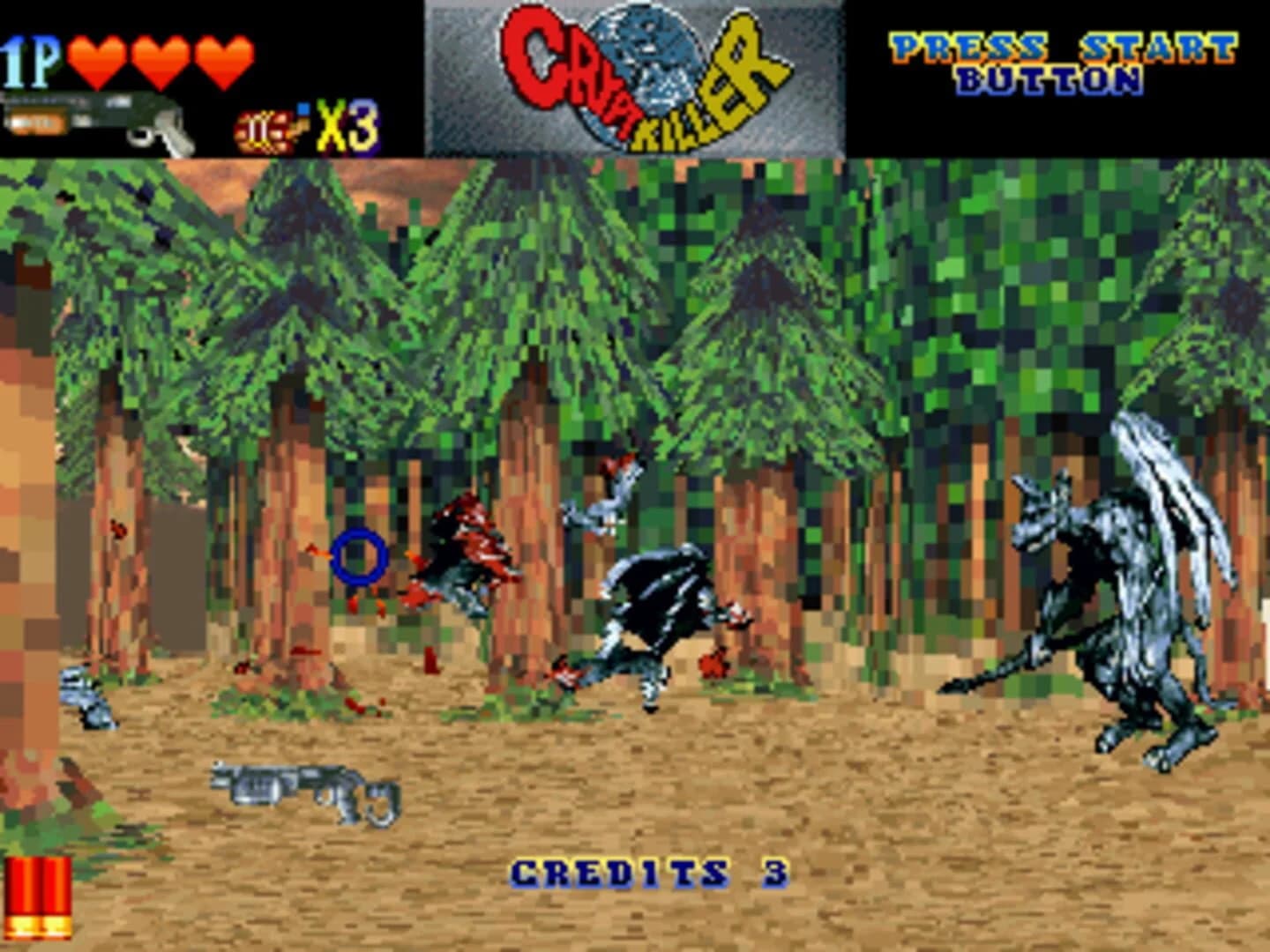Open the Crypt Killer title banner
Image resolution: width=1270 pixels, height=952 pixels.
pos(635,75)
